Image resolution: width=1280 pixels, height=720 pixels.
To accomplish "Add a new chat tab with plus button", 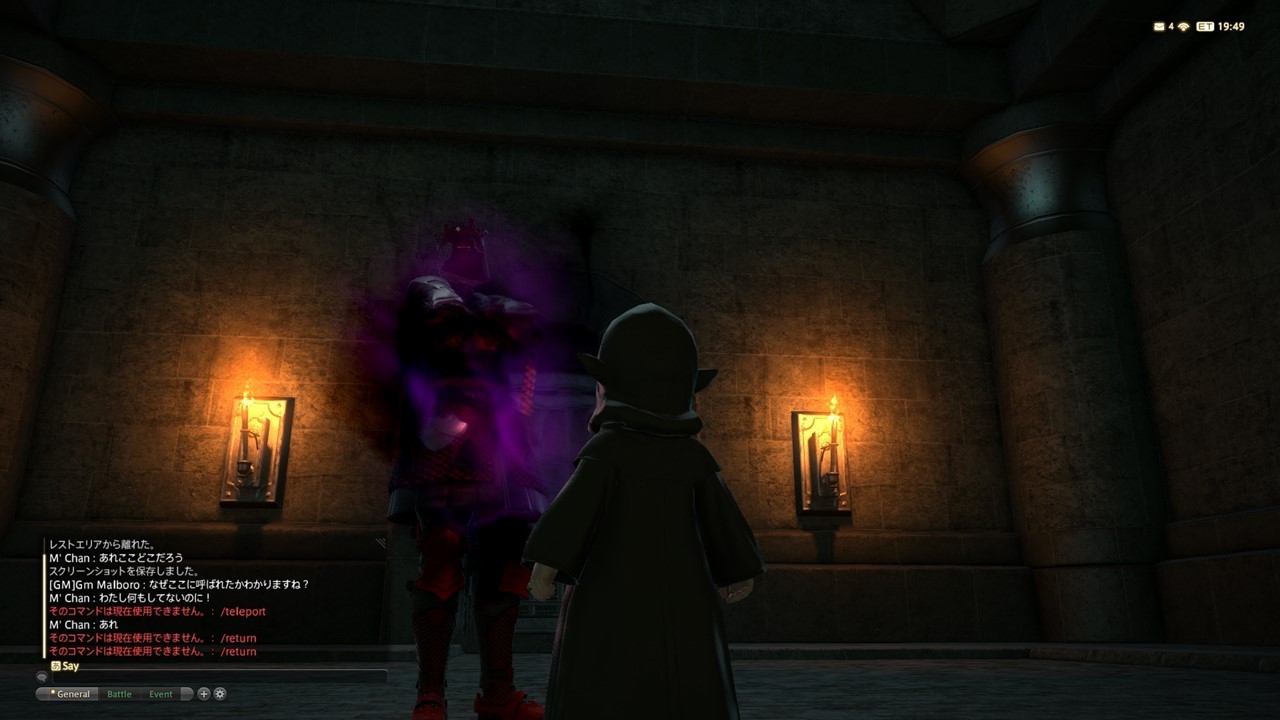I will click(204, 694).
